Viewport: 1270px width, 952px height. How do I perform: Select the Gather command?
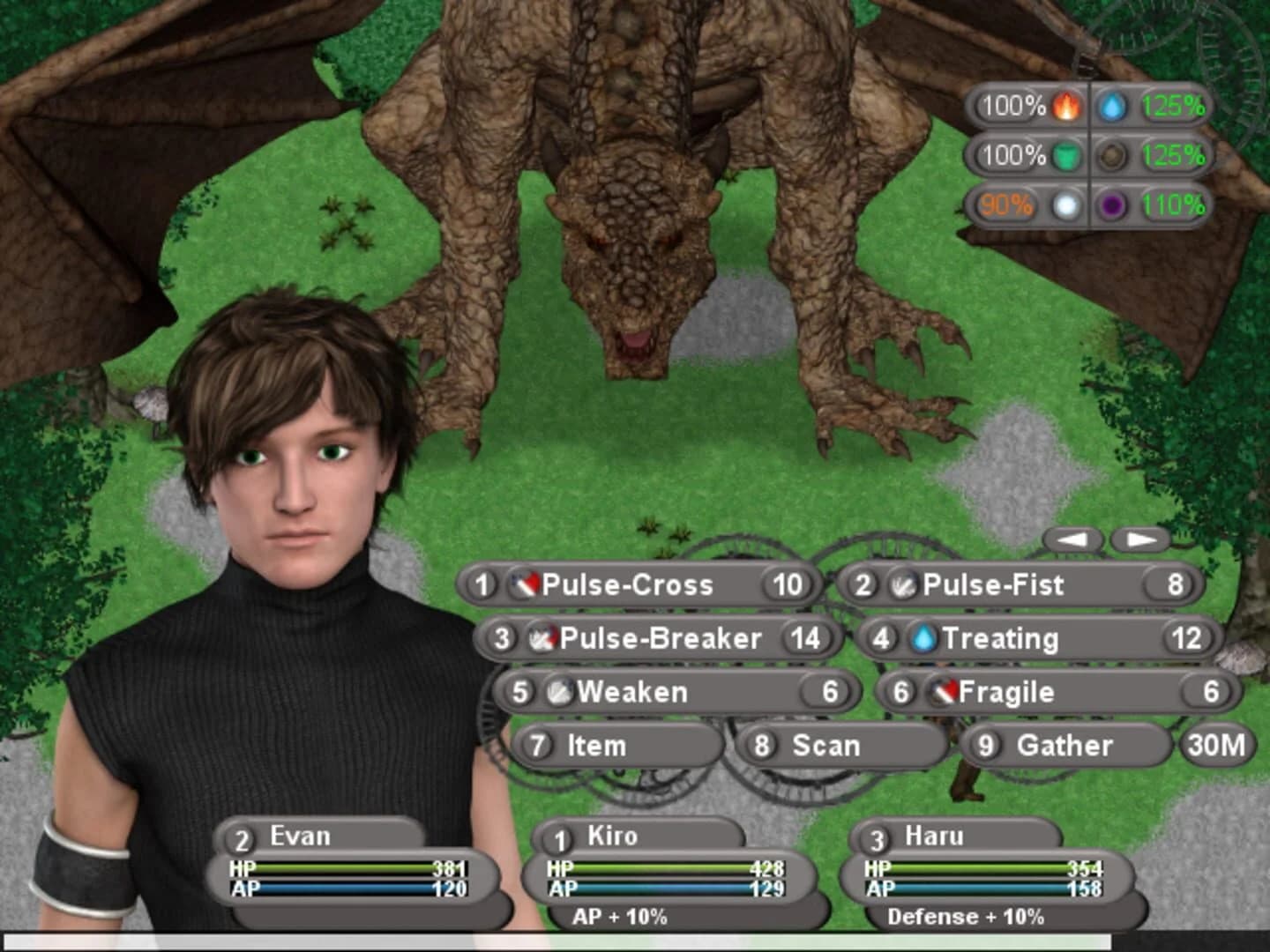tap(1061, 745)
